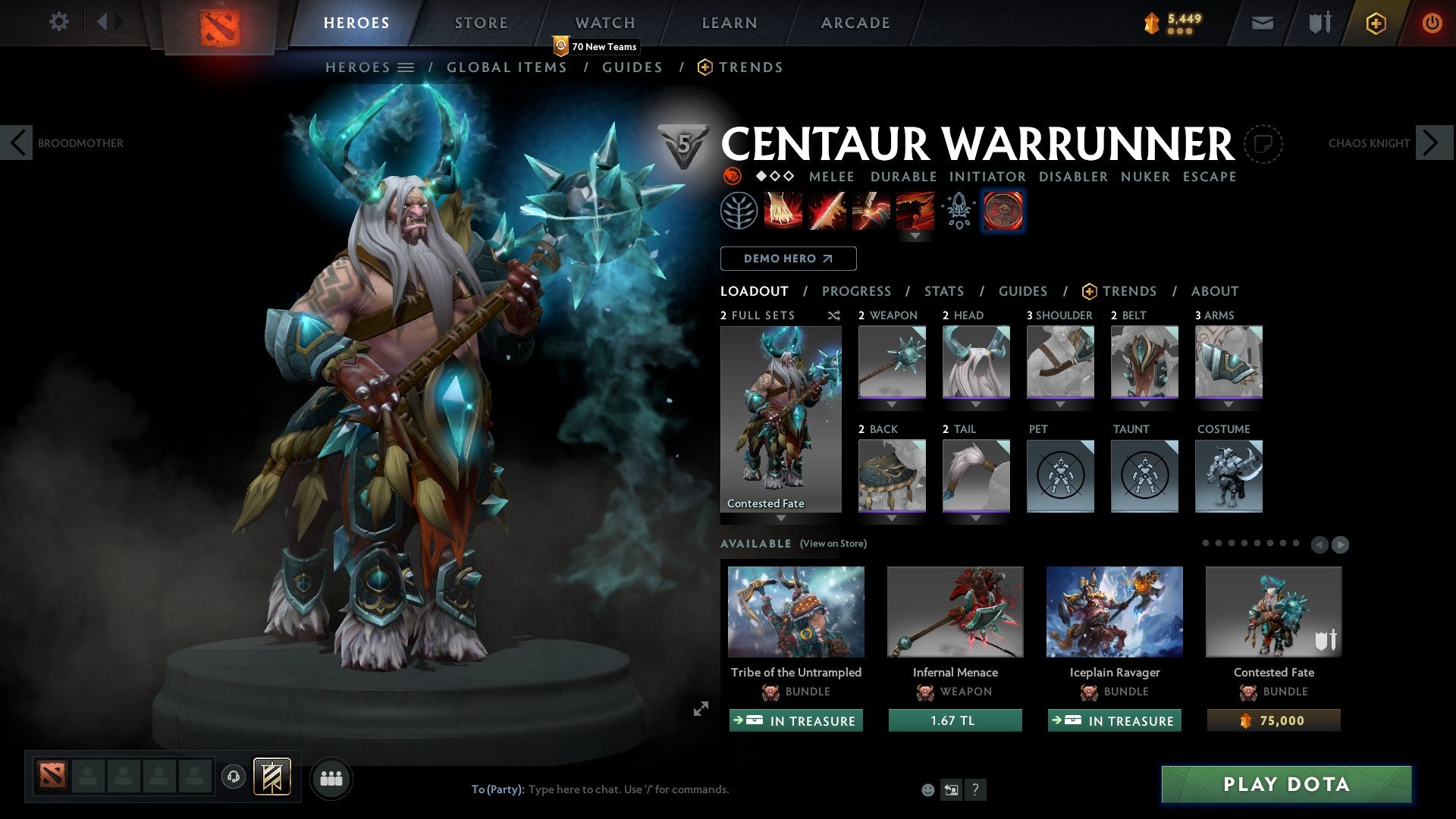Viewport: 1456px width, 819px height.
Task: Open the settings gear icon
Action: (x=58, y=22)
